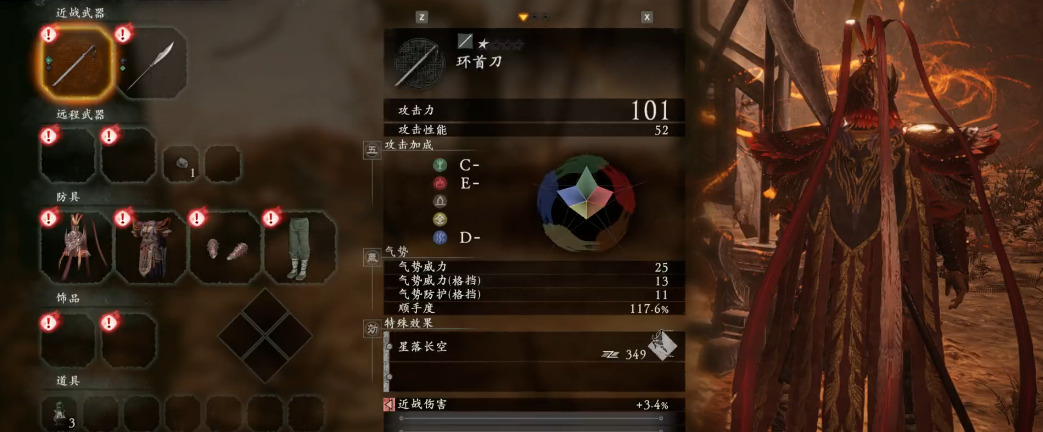Choose the item slot holding 3 items
Viewport: 1043px width, 432px height.
[61, 412]
